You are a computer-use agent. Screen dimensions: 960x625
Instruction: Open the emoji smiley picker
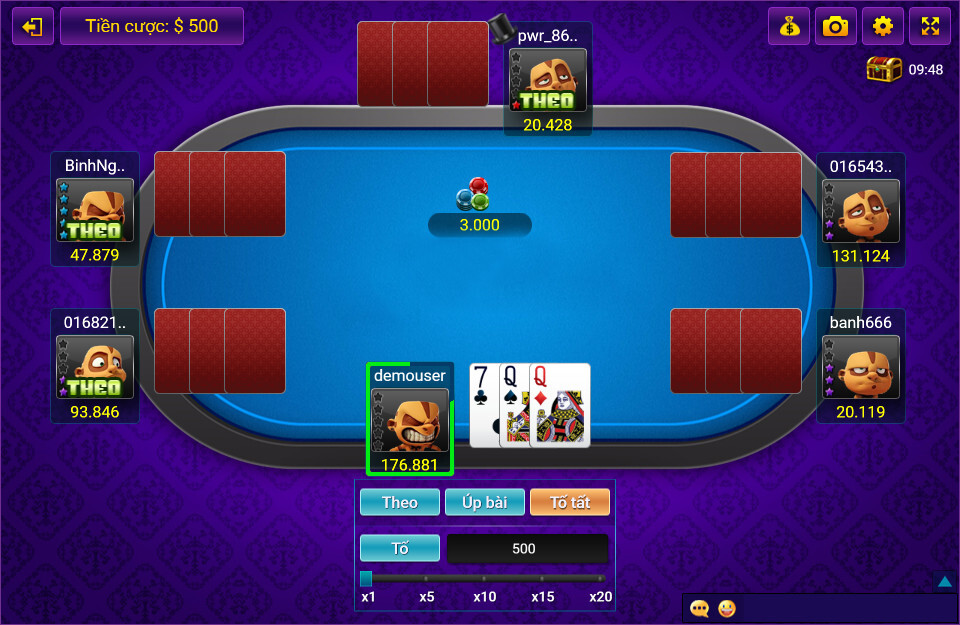tap(727, 608)
